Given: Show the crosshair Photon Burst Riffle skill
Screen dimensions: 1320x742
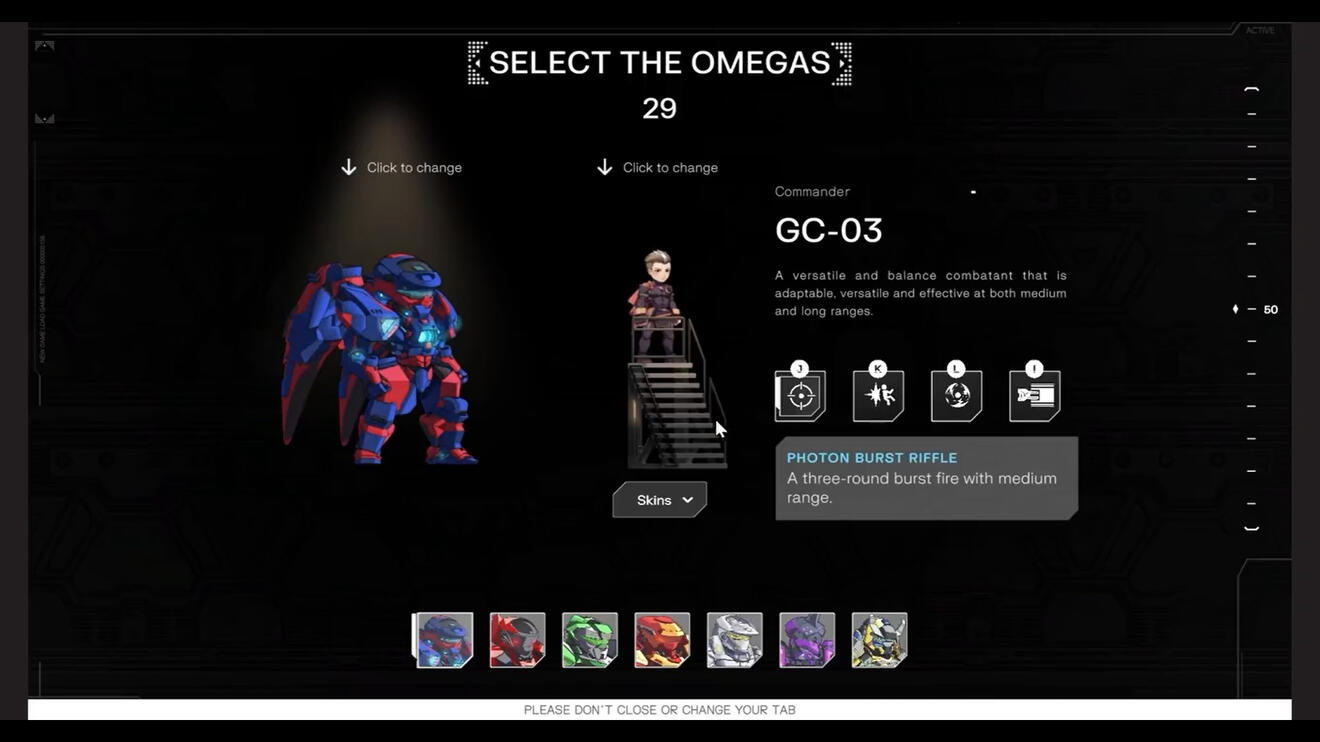Looking at the screenshot, I should point(800,396).
